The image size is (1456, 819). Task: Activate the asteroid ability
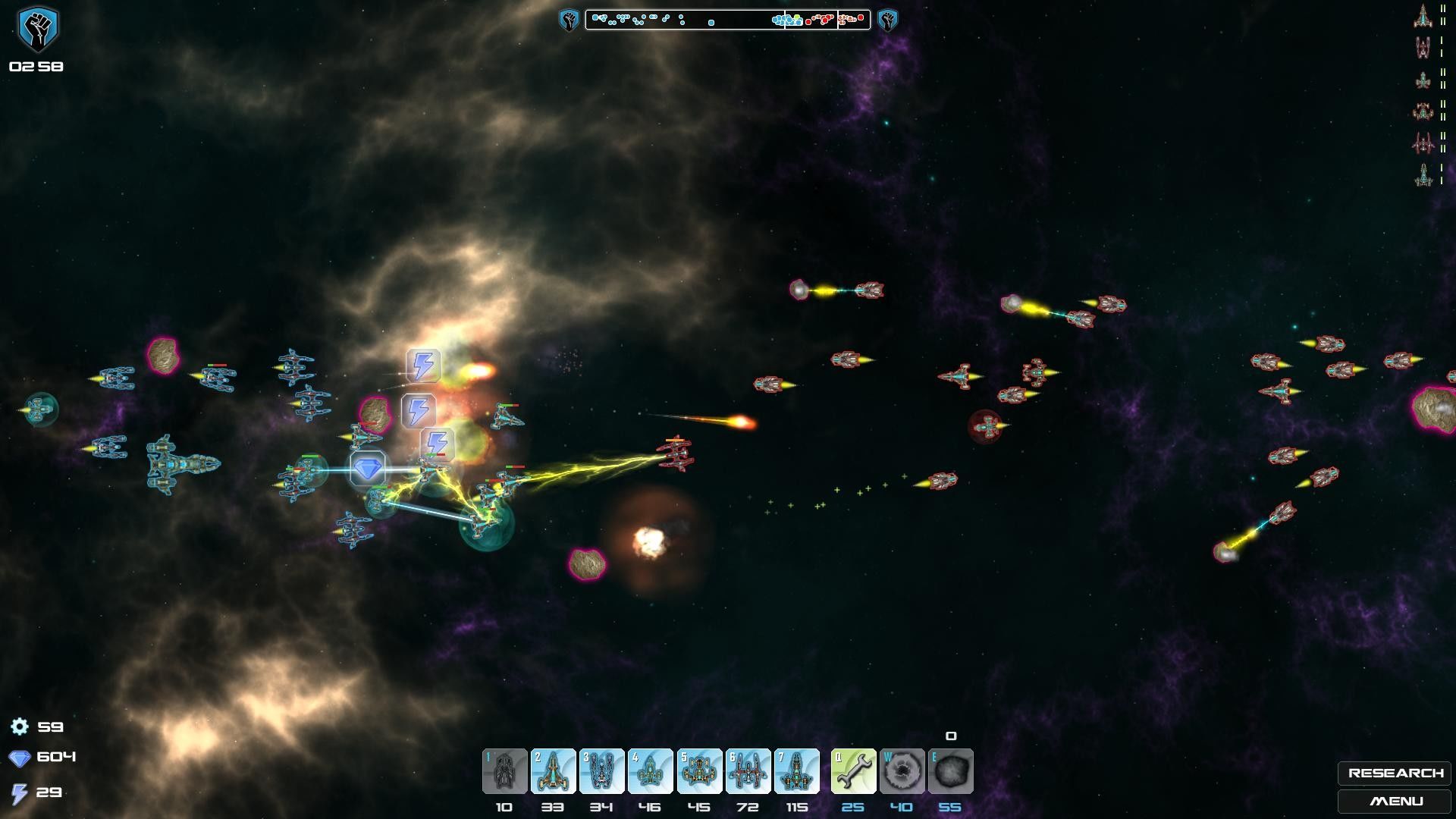pos(950,771)
